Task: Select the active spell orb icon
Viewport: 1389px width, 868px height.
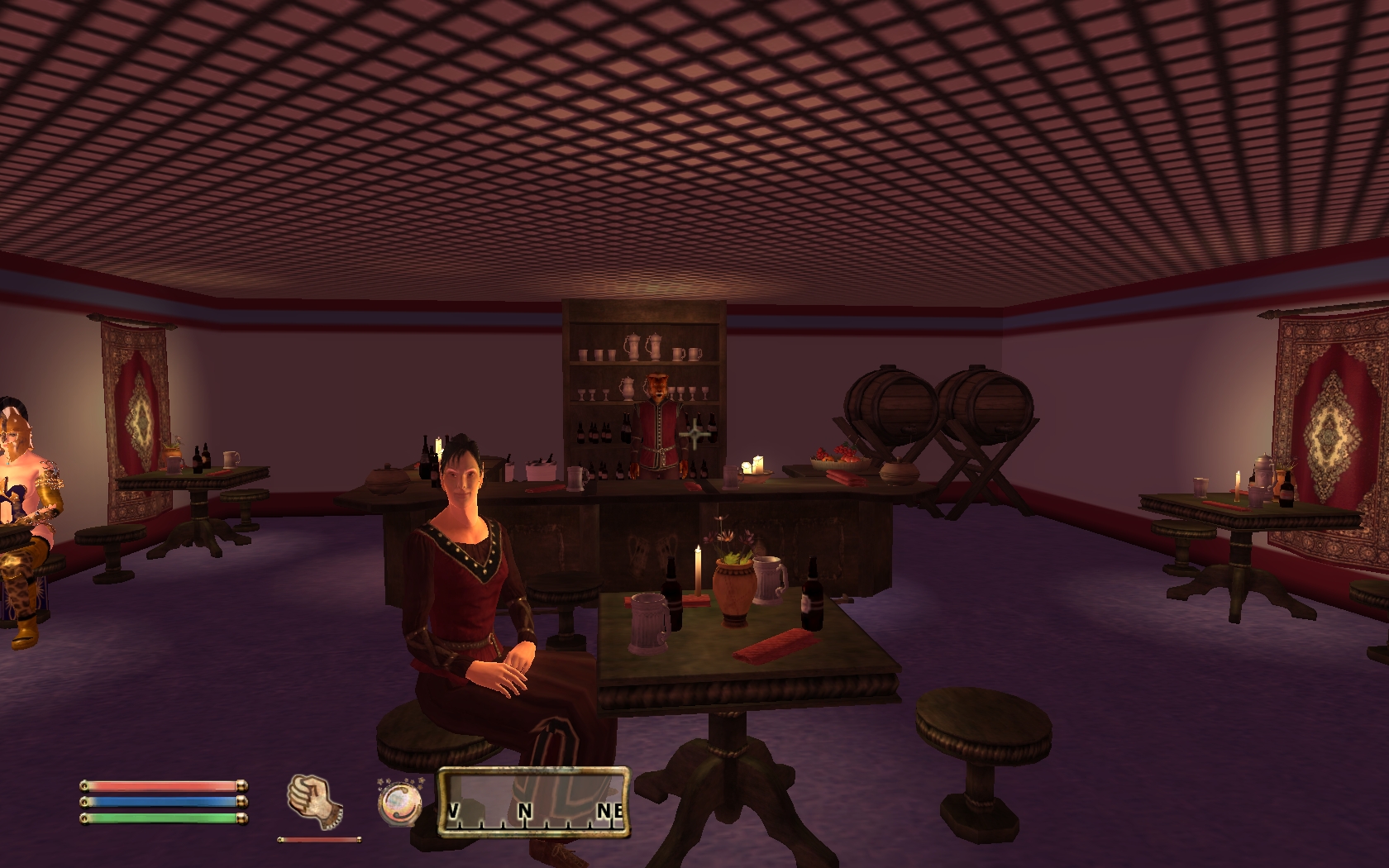Action: coord(399,802)
